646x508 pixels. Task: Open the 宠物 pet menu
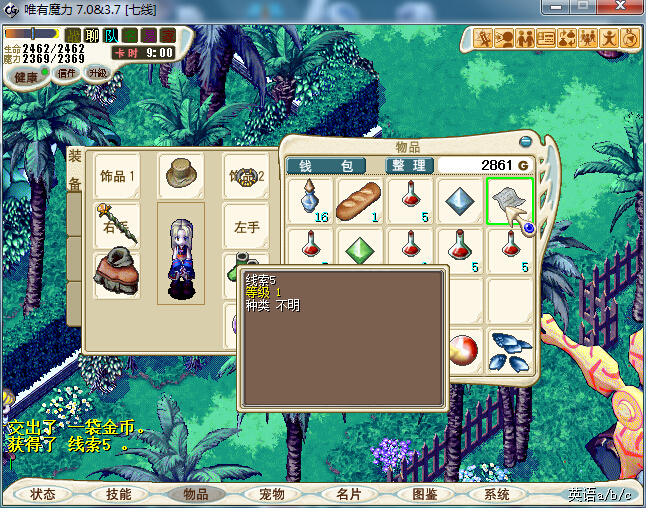point(271,494)
